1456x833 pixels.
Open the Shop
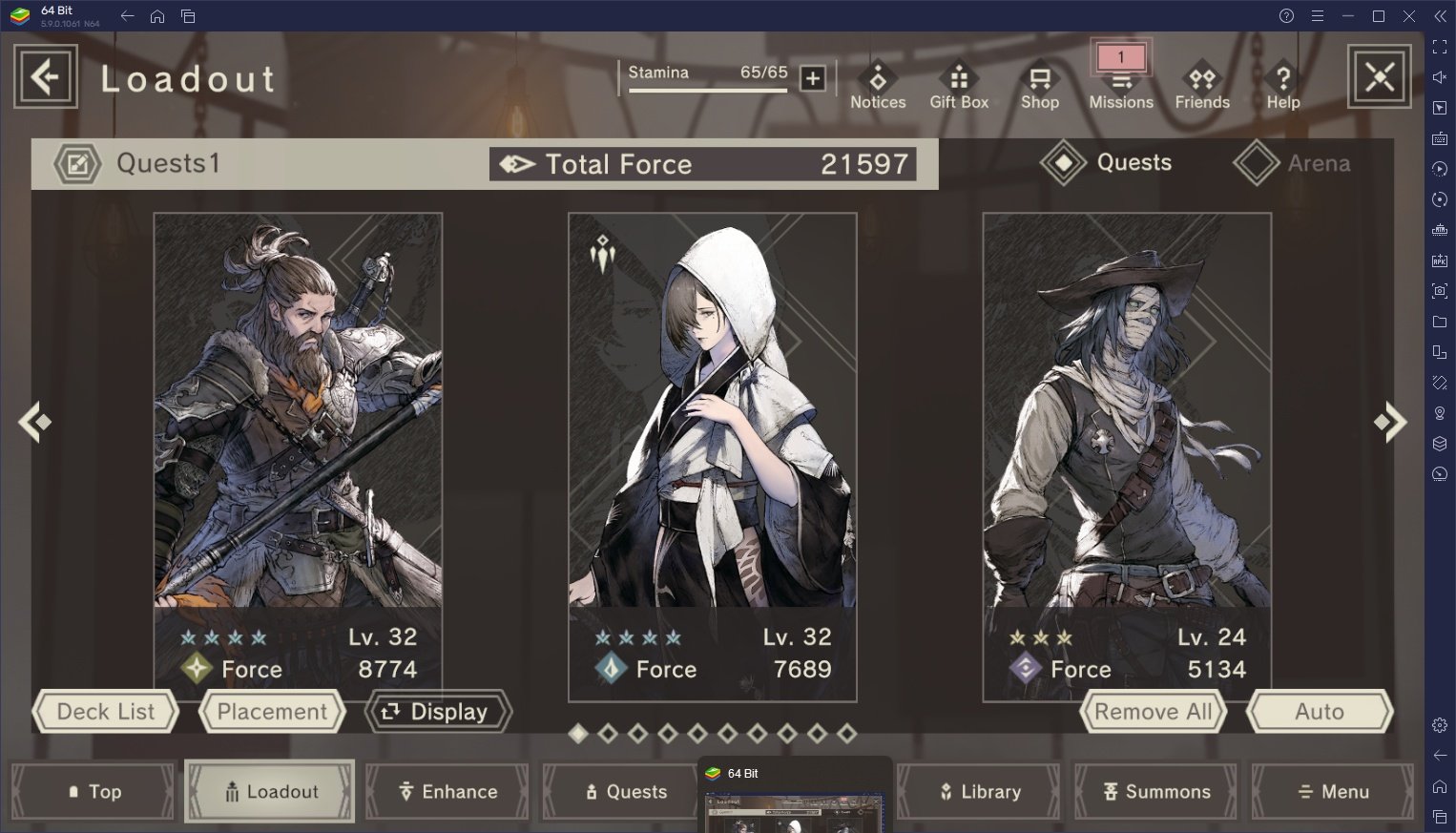click(x=1040, y=86)
